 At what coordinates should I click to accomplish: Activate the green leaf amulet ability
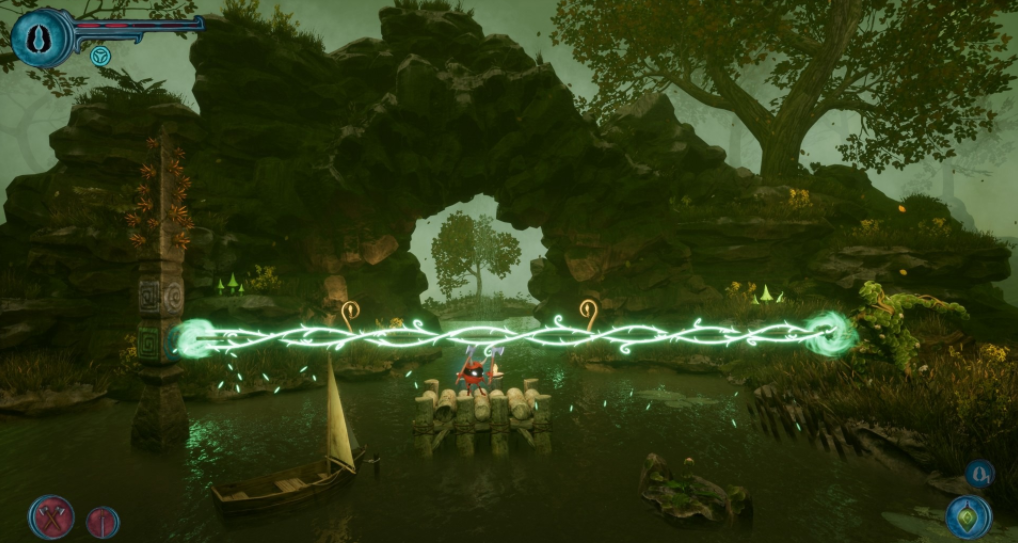click(x=968, y=517)
